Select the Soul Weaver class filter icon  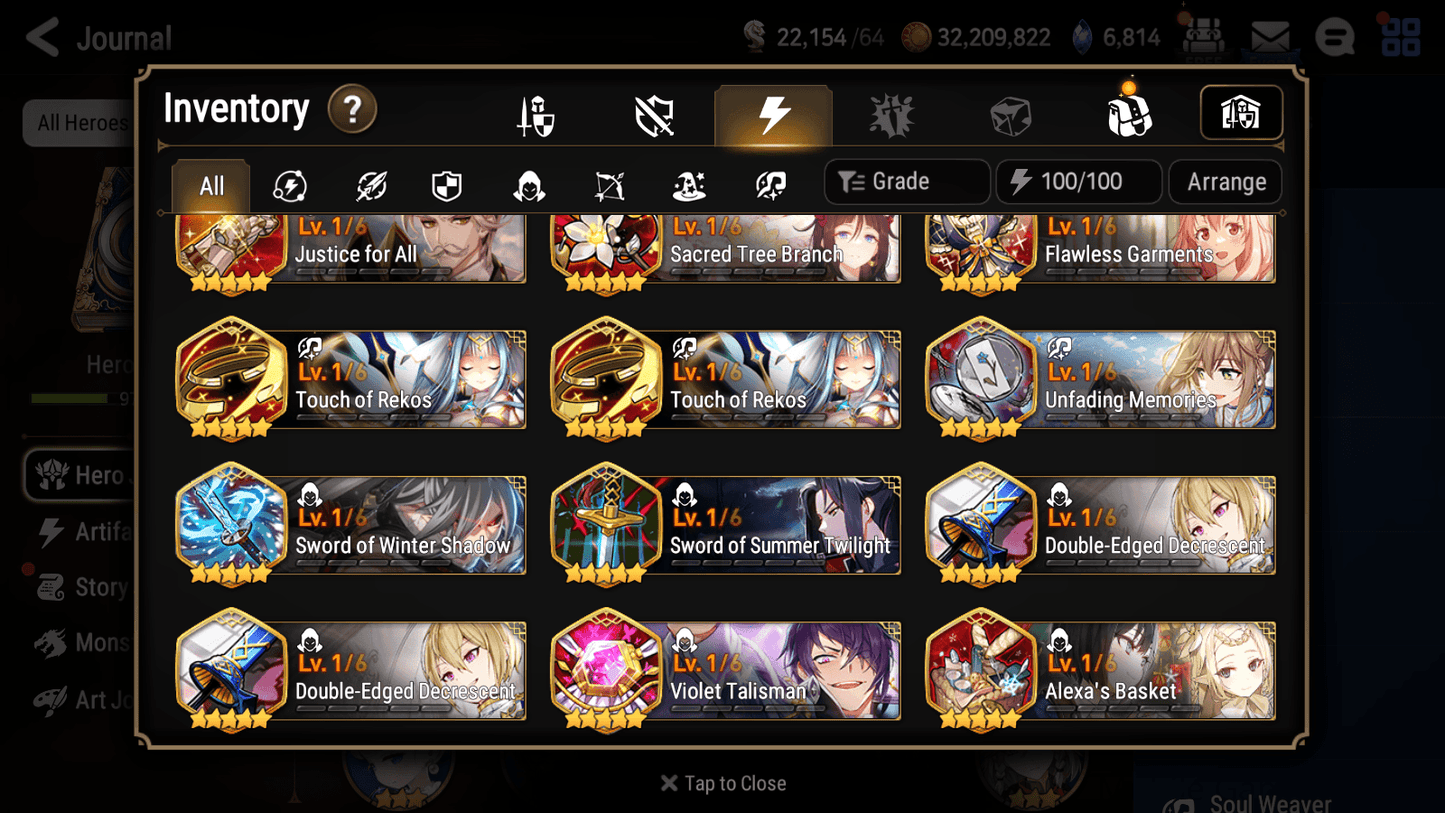pyautogui.click(x=768, y=182)
